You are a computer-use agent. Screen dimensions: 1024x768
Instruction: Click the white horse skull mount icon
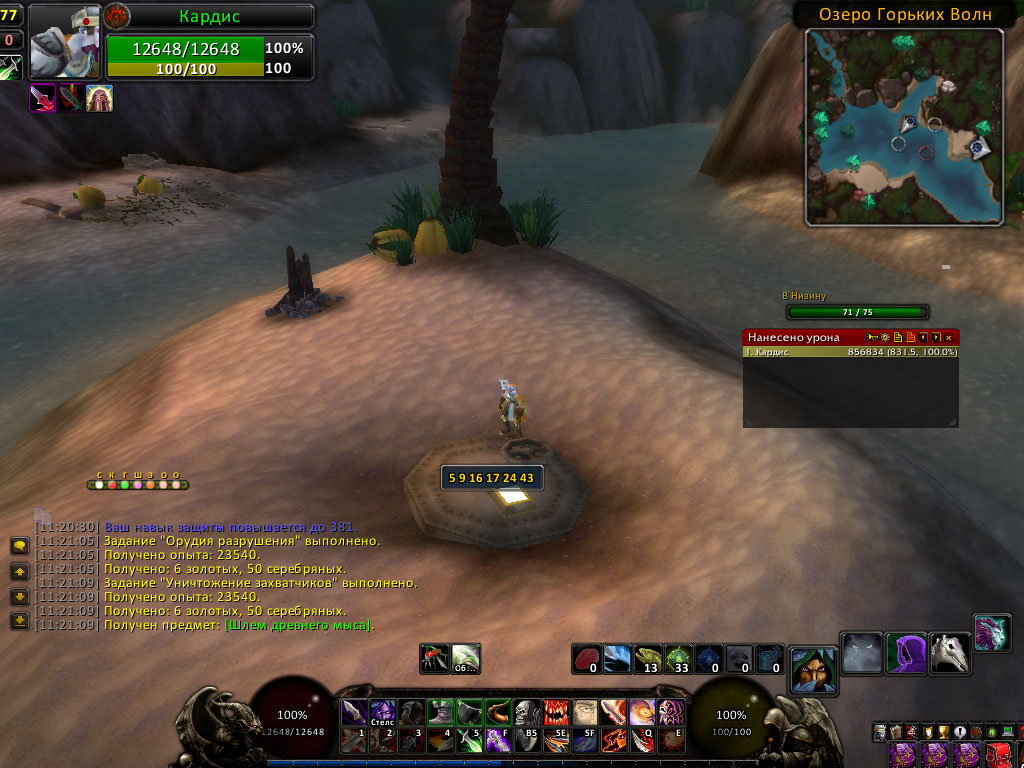pos(950,653)
